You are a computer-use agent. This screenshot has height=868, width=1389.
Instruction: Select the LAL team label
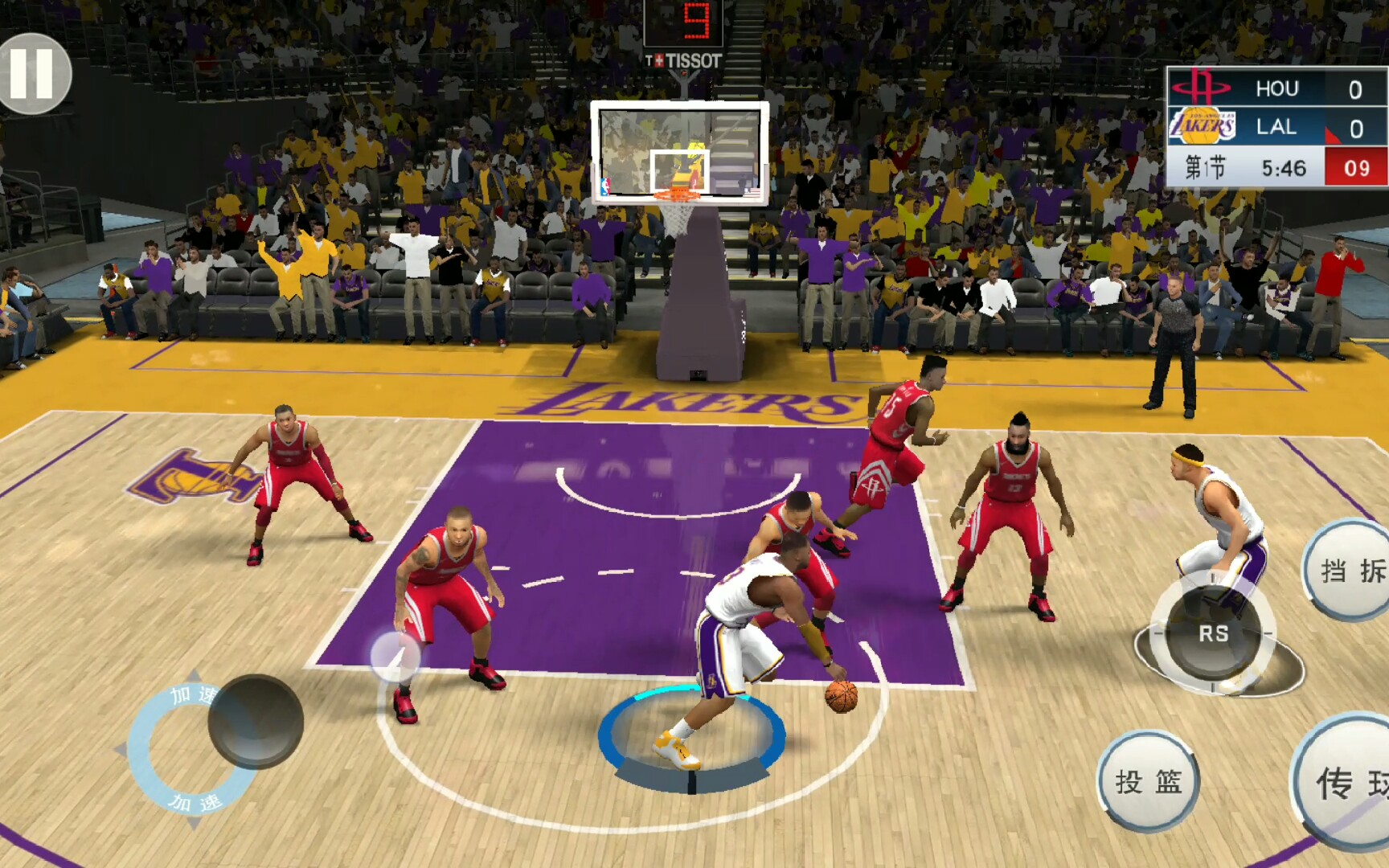(1276, 127)
